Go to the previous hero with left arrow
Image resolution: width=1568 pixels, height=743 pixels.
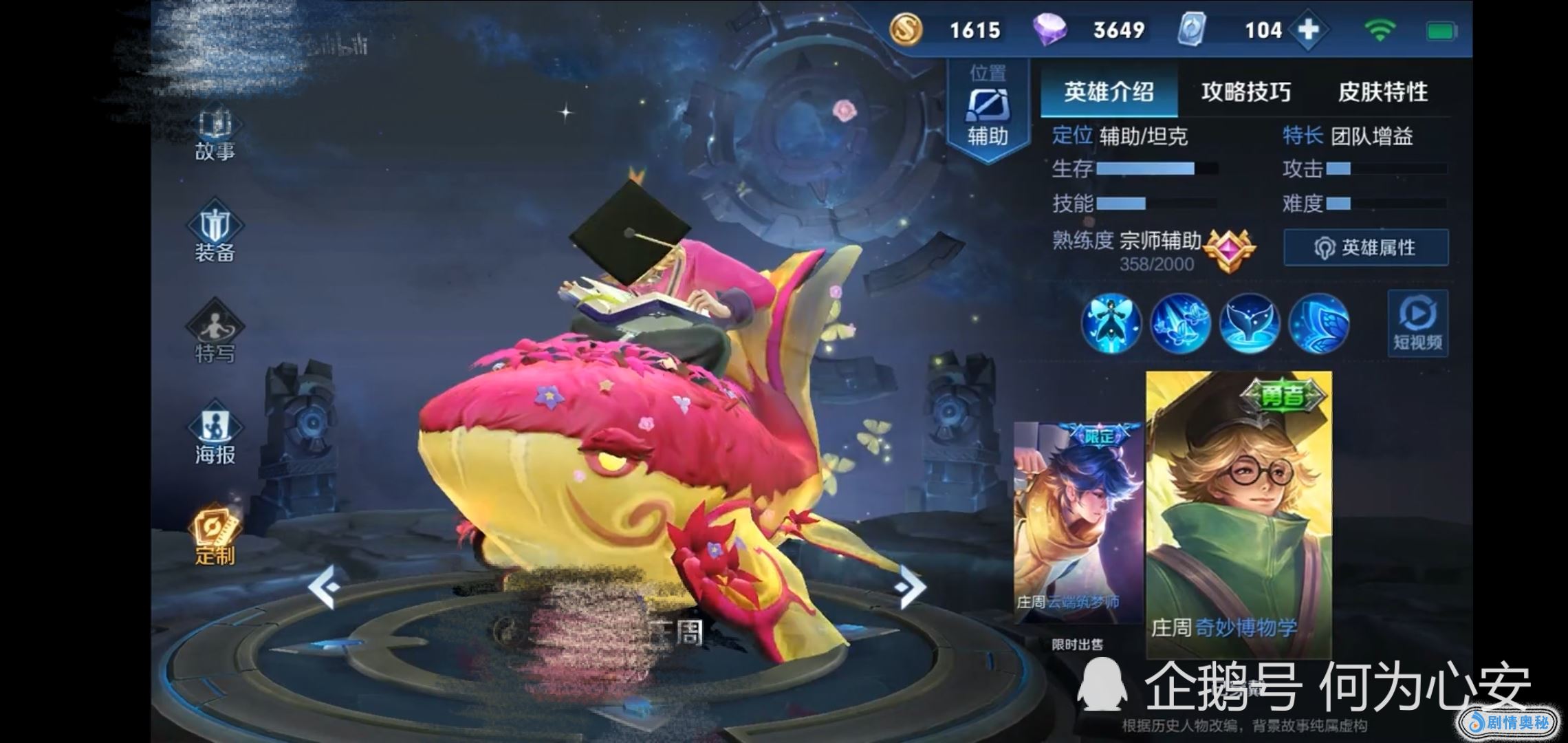coord(323,587)
